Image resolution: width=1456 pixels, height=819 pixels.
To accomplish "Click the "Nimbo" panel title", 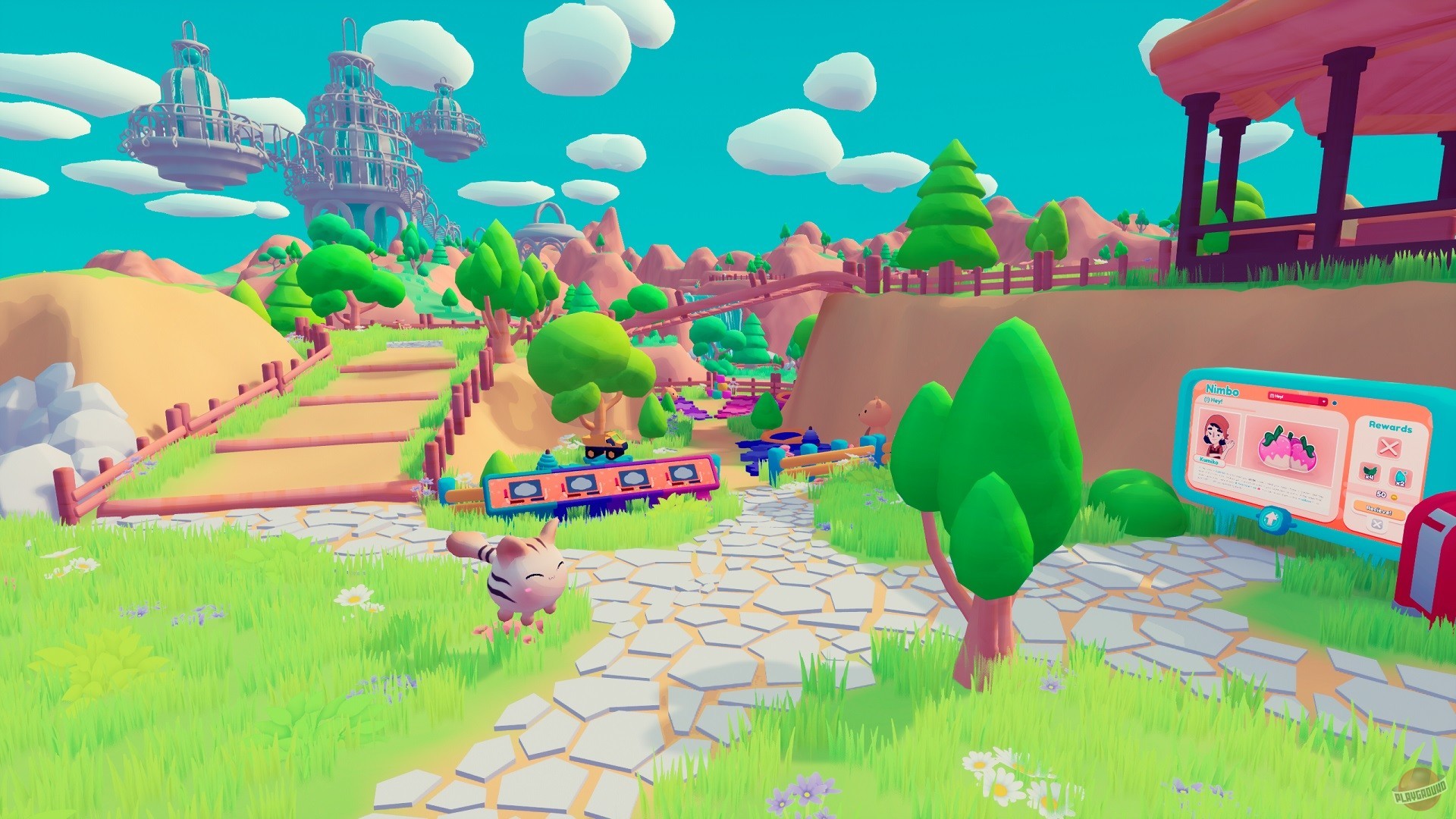I will click(x=1222, y=390).
